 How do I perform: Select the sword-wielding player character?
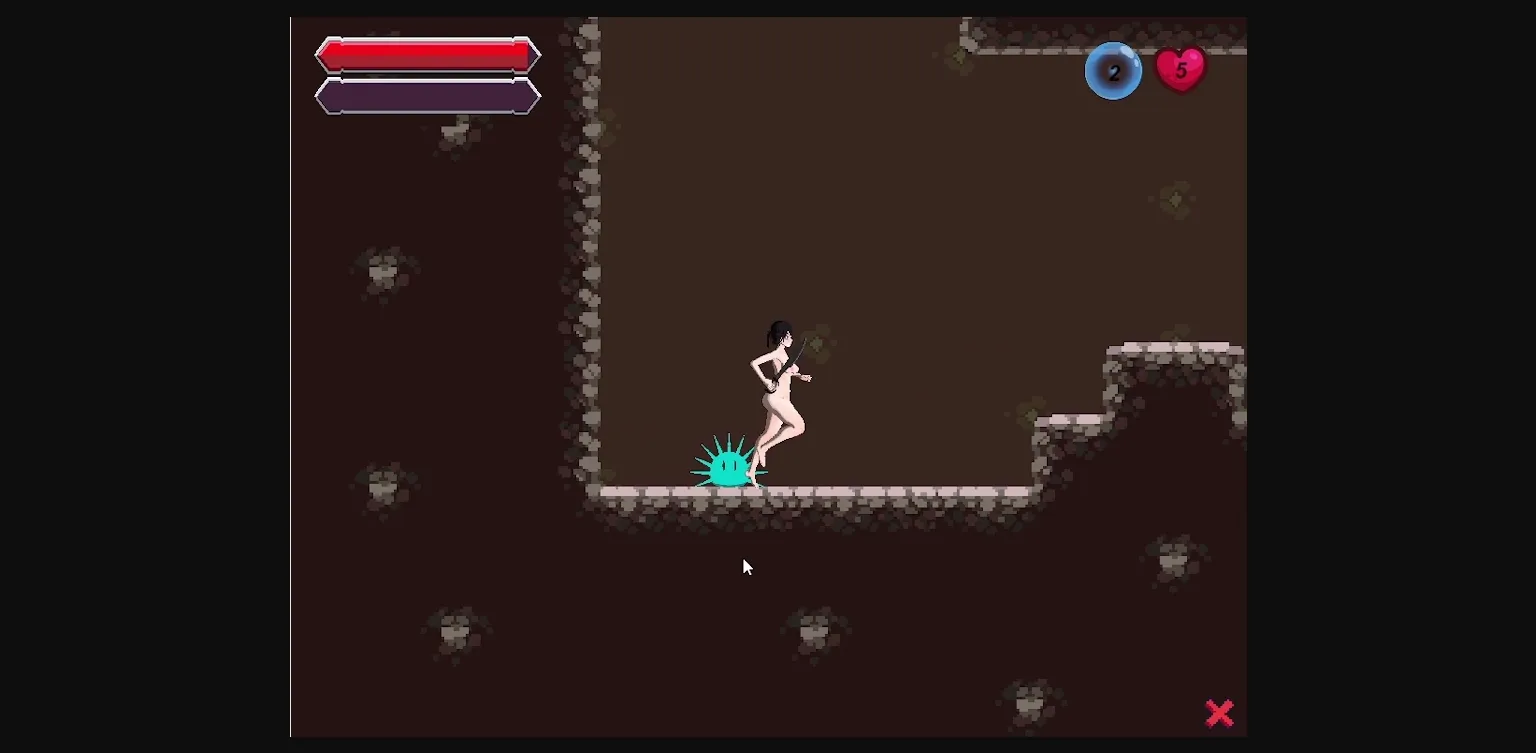780,390
